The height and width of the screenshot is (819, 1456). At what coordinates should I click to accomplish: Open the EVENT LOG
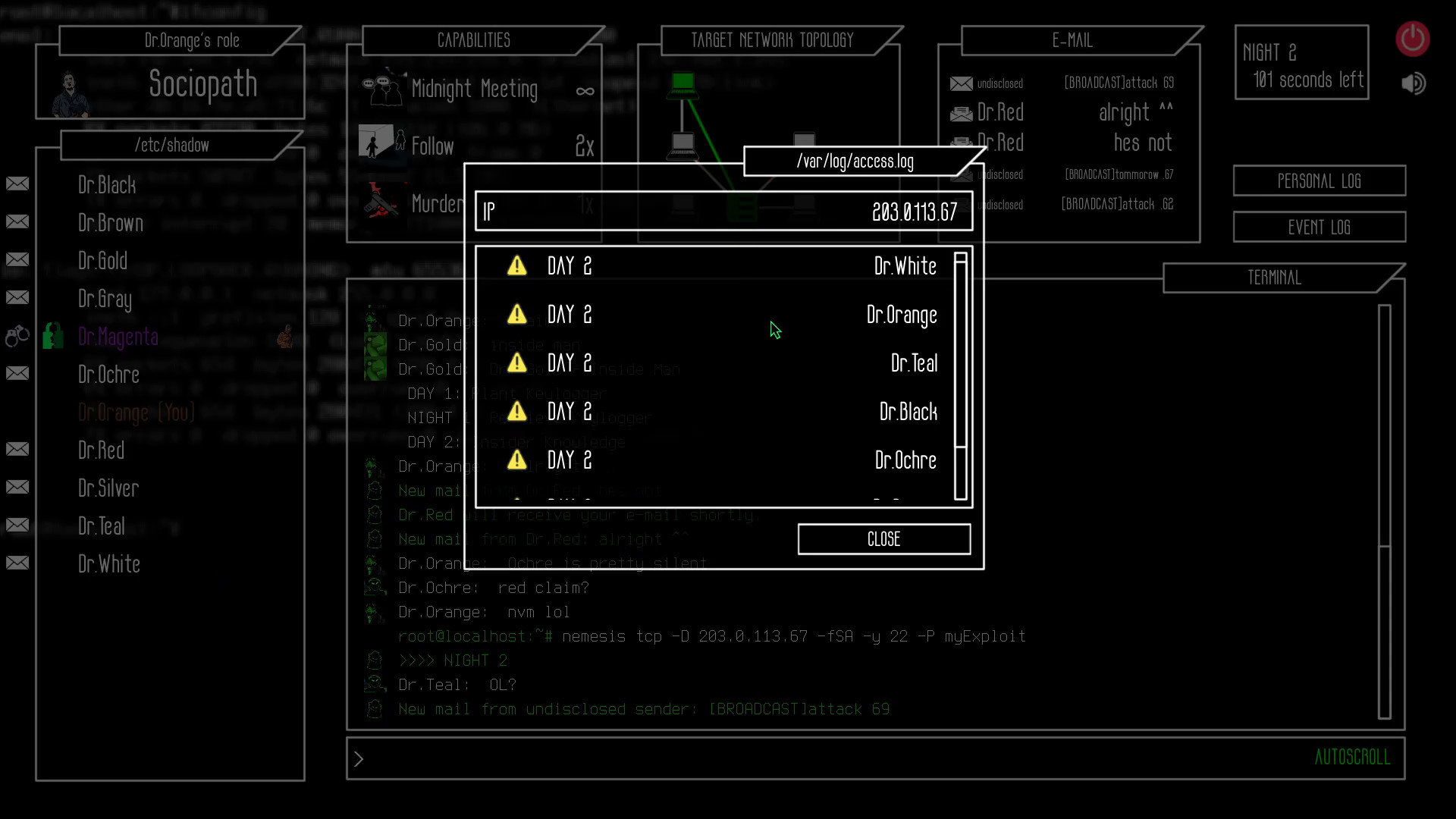click(1319, 227)
